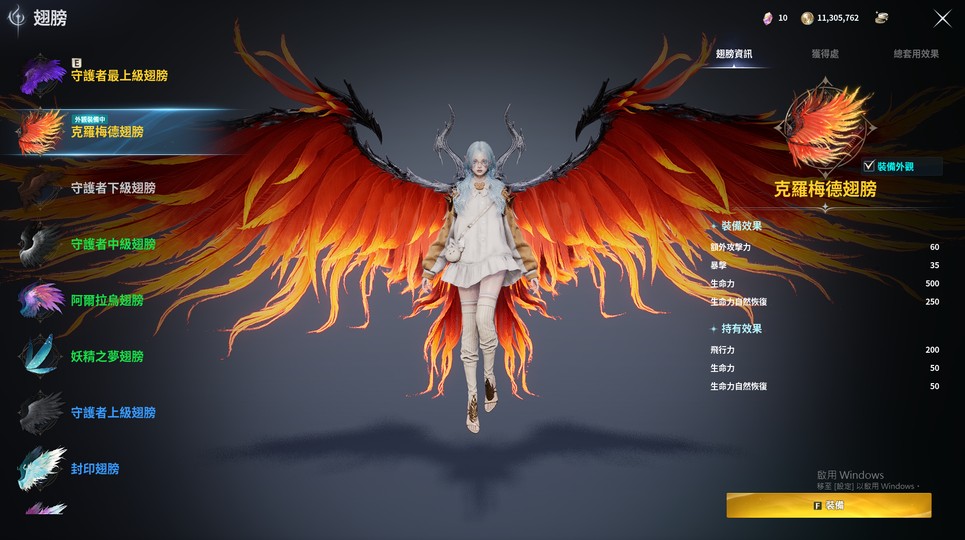Toggle the 裝備外觀 checkbox
The width and height of the screenshot is (965, 540).
[x=868, y=166]
